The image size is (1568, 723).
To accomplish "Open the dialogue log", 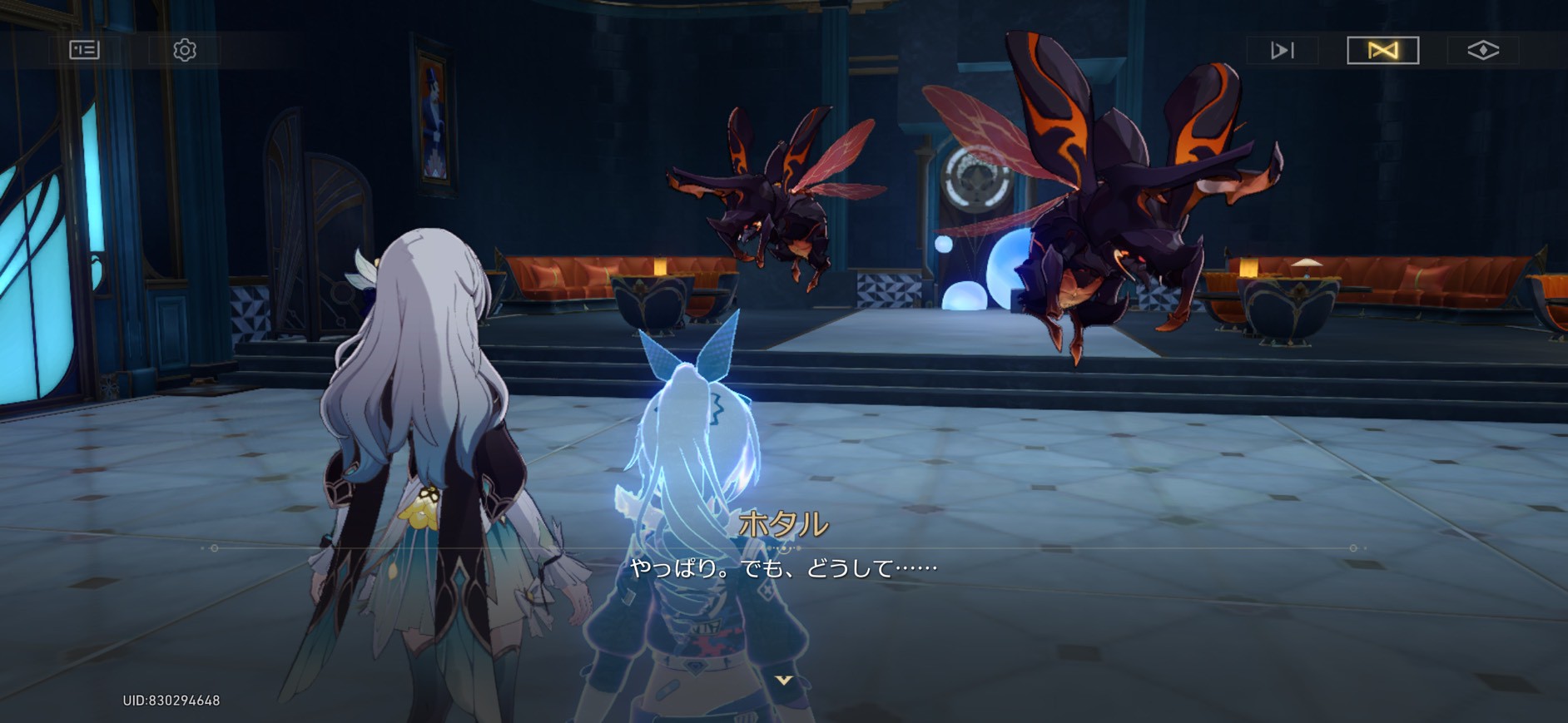I will click(x=84, y=51).
